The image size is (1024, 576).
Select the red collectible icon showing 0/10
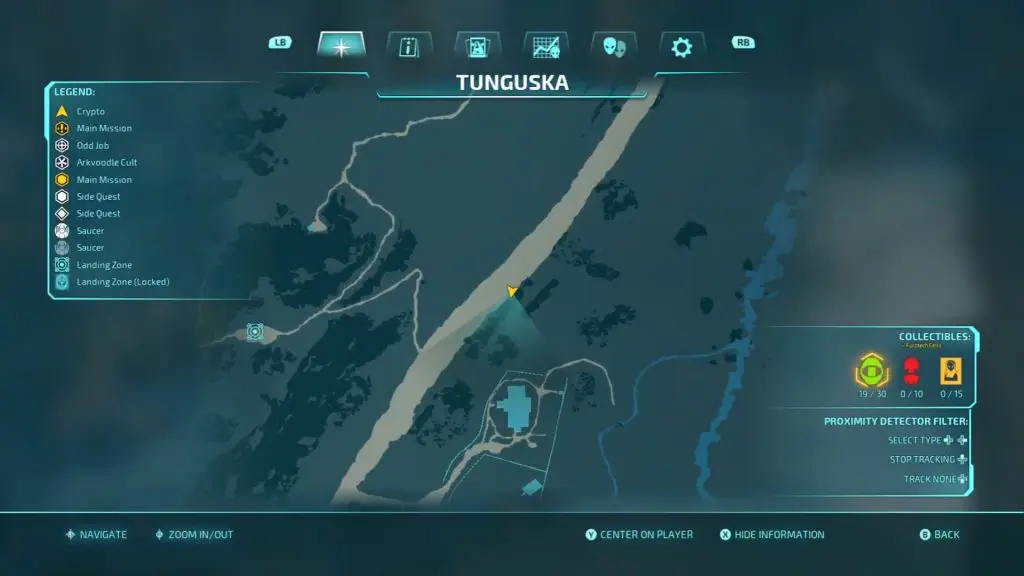pyautogui.click(x=910, y=371)
